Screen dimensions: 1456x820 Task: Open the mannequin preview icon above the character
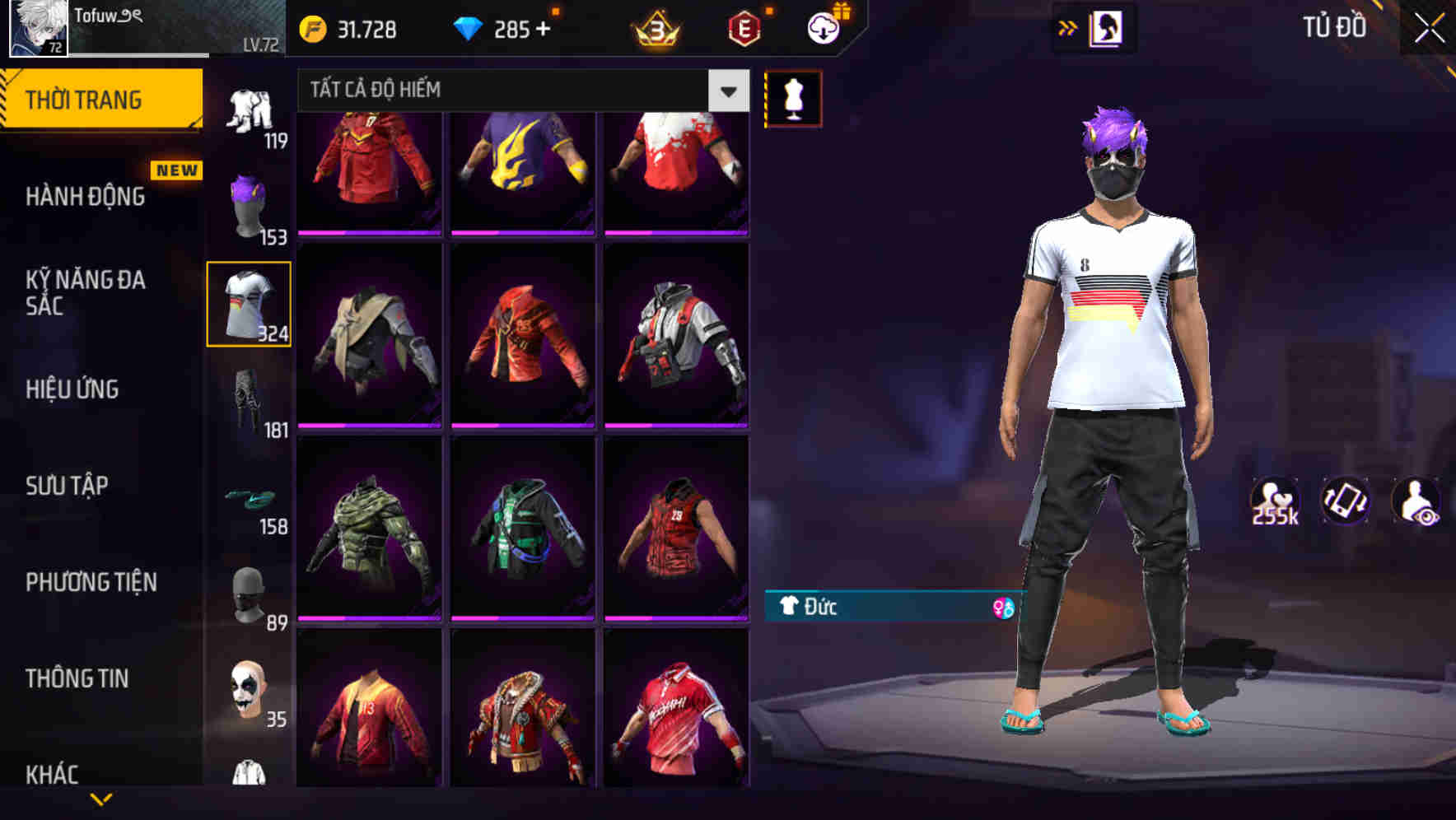pos(793,98)
